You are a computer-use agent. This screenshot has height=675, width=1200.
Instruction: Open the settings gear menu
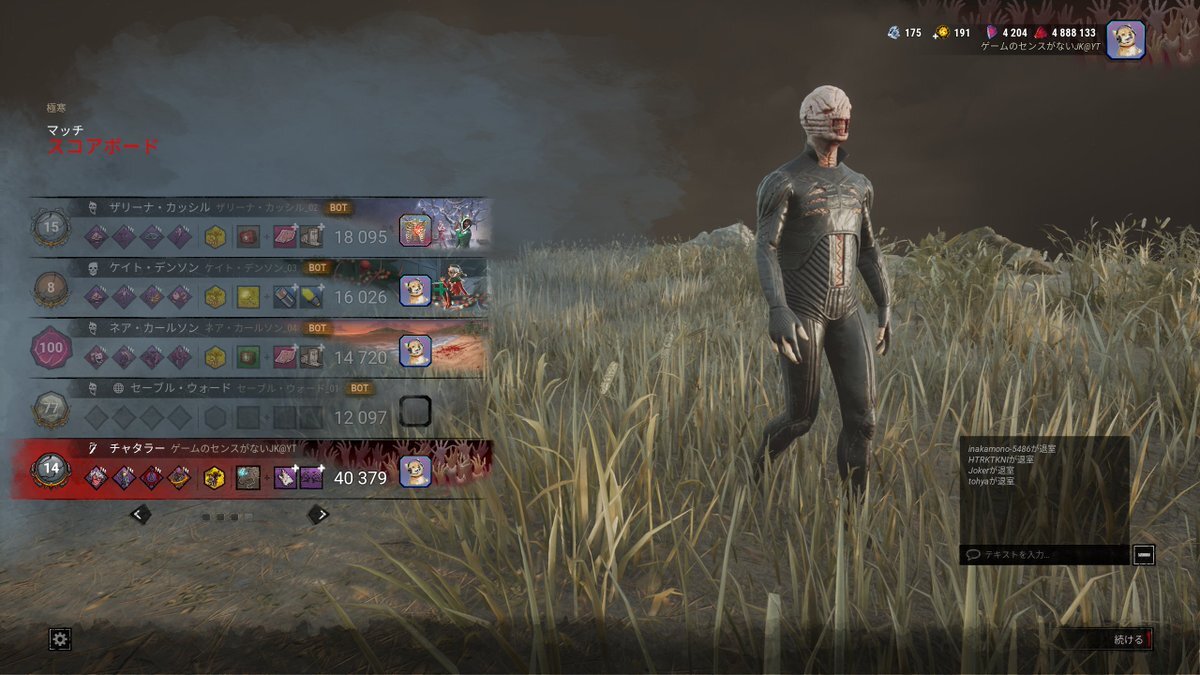(x=60, y=639)
